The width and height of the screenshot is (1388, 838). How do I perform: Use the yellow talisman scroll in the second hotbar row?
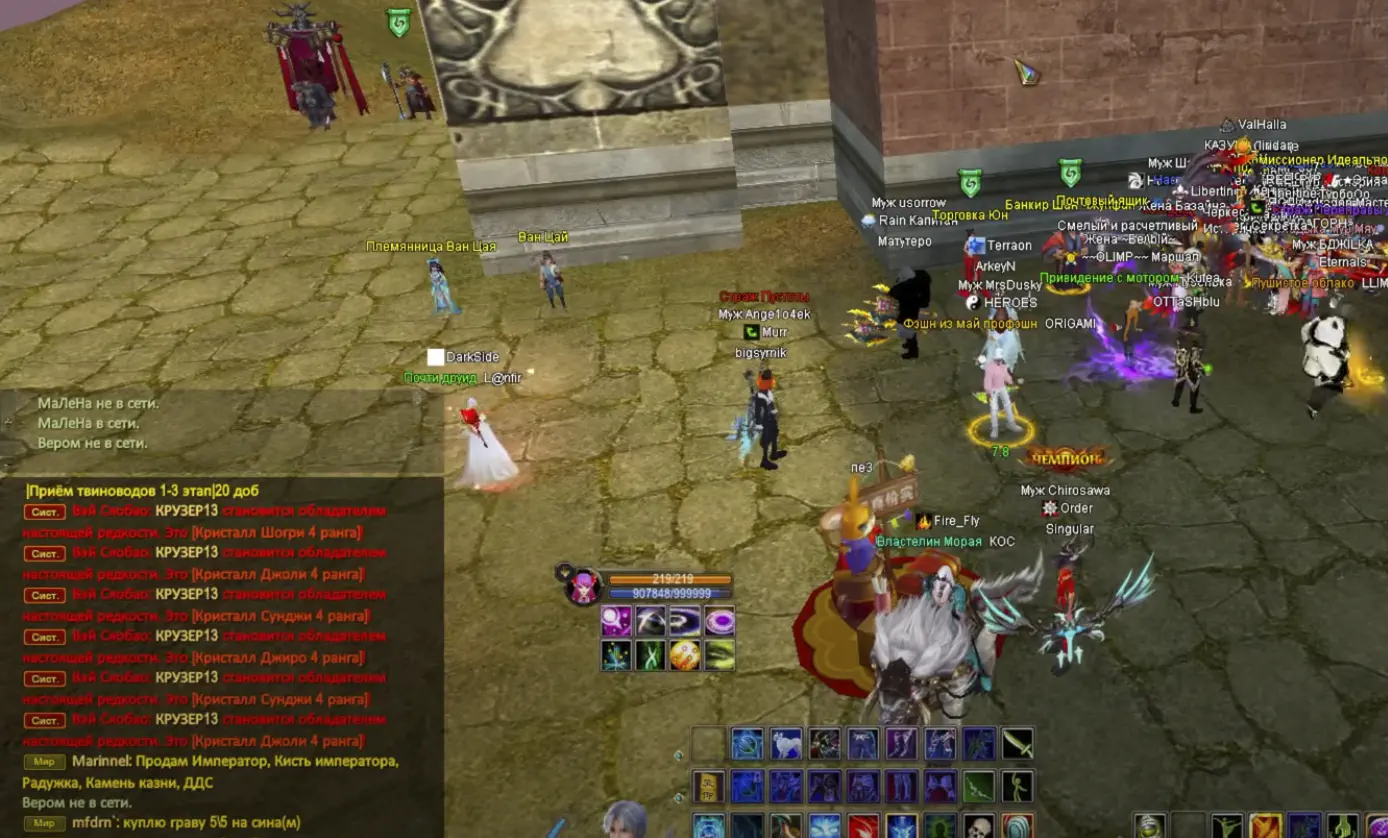click(x=707, y=787)
